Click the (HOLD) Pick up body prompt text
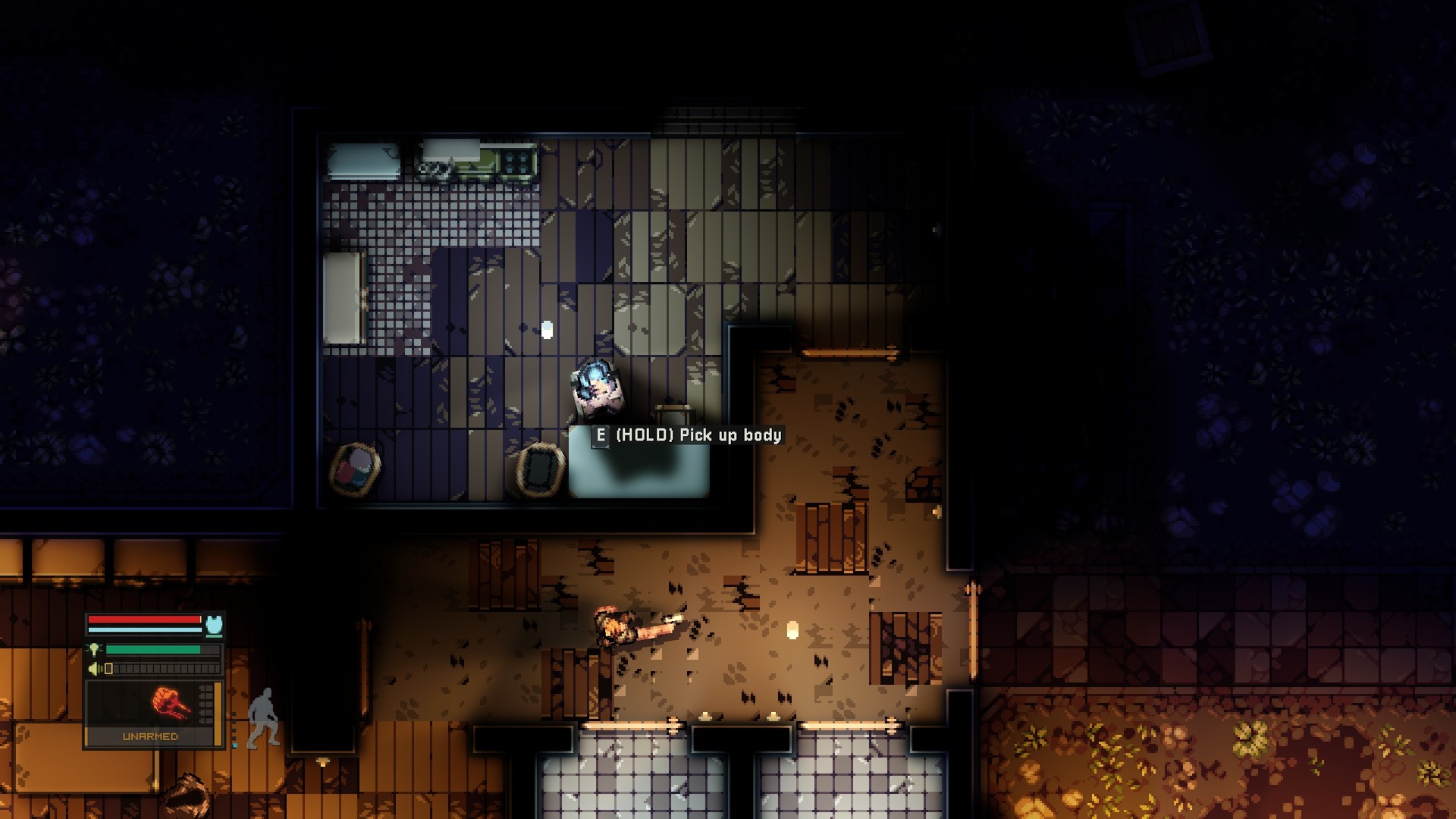This screenshot has width=1456, height=819. [698, 436]
